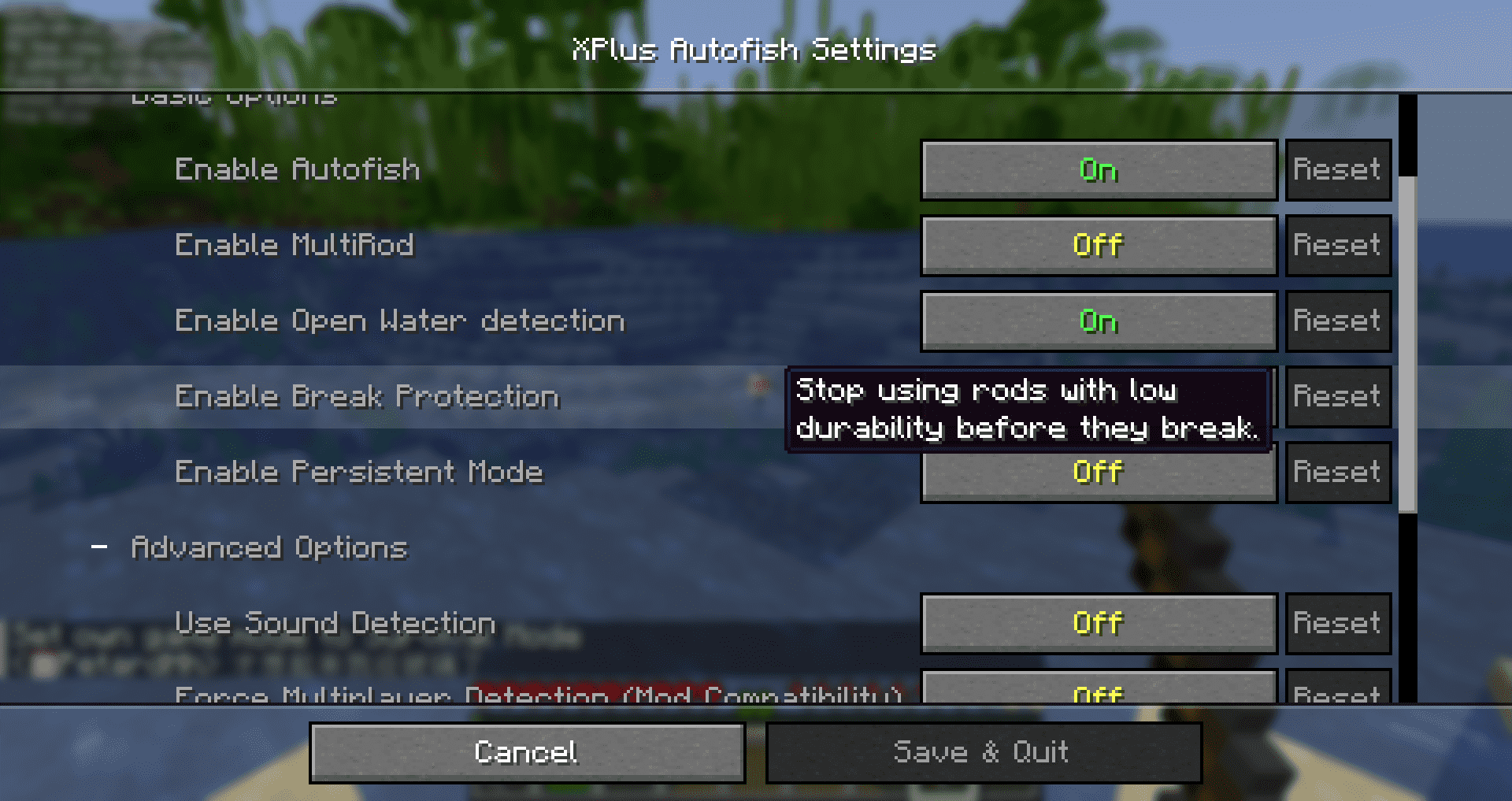Reset the Persistent Mode option

(x=1337, y=472)
